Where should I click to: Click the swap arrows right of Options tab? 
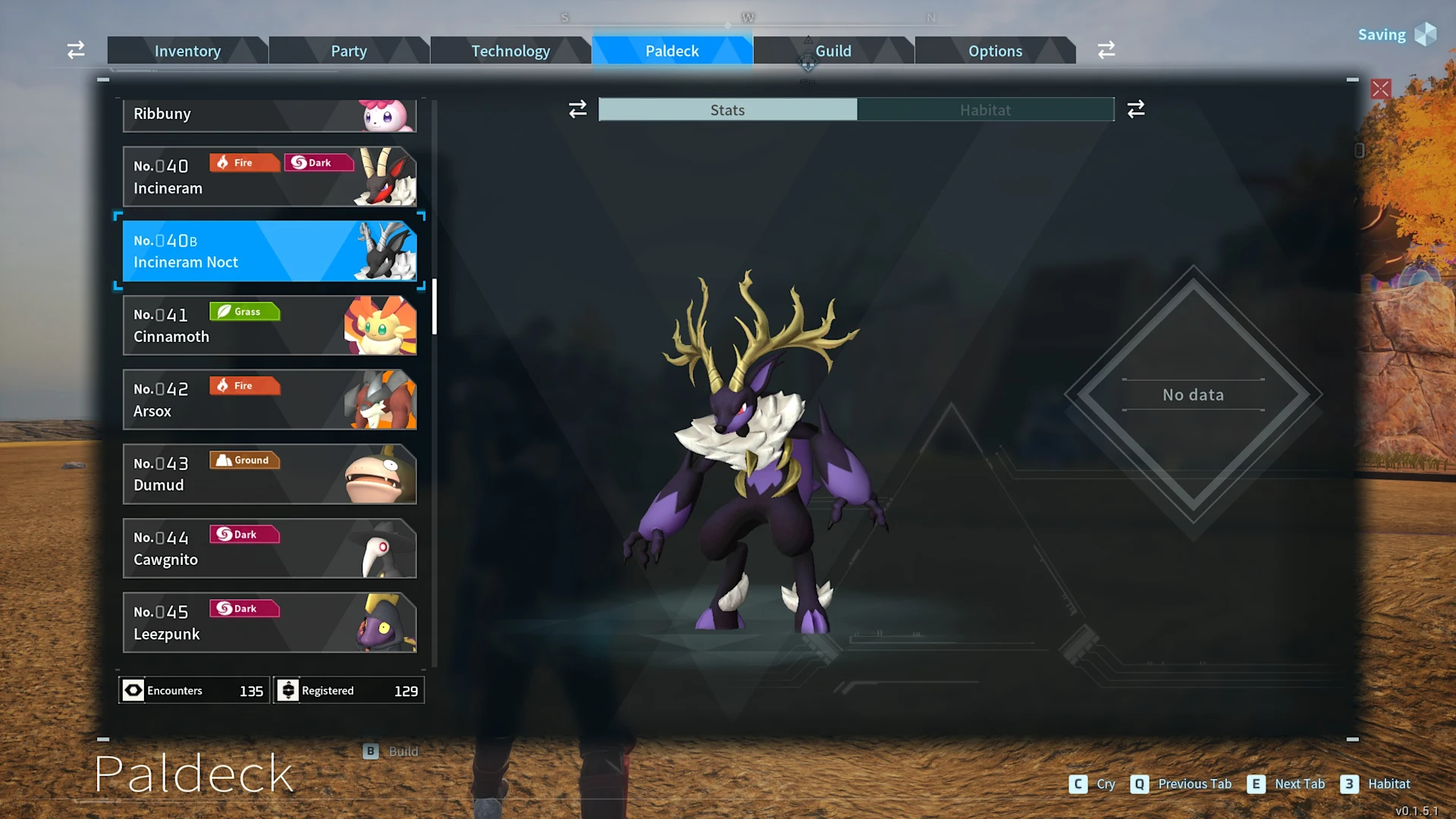point(1106,50)
